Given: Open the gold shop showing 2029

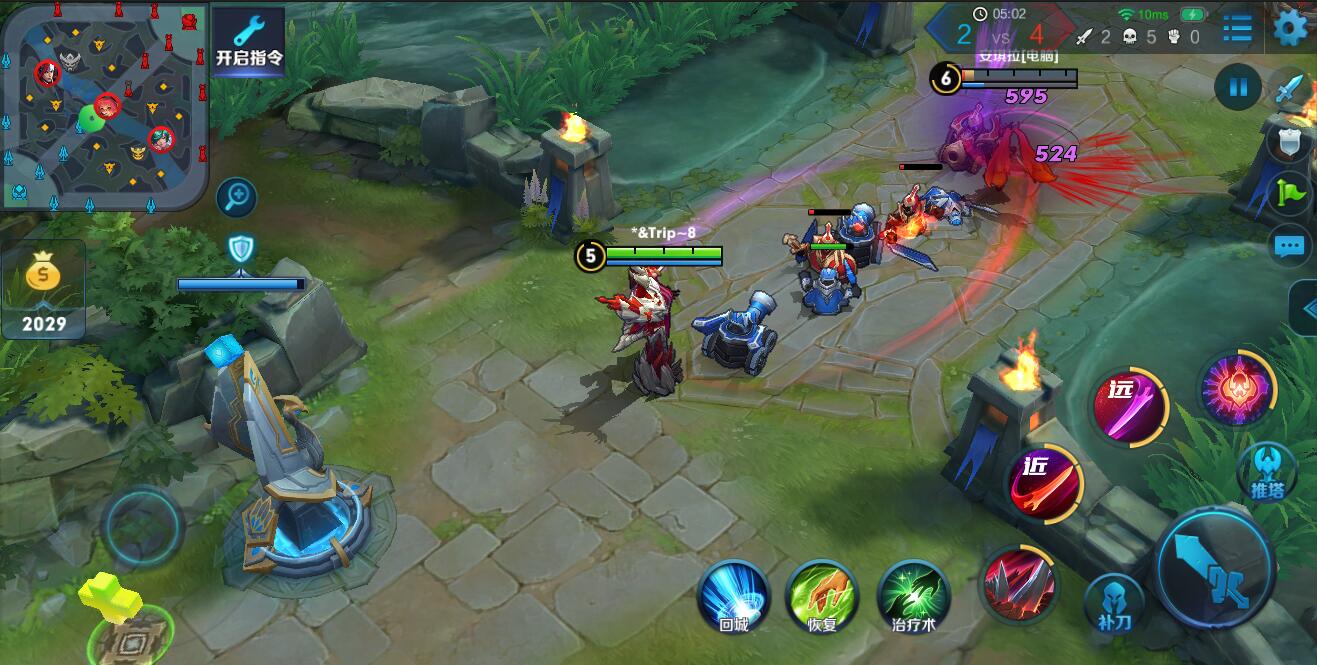Looking at the screenshot, I should pos(44,291).
